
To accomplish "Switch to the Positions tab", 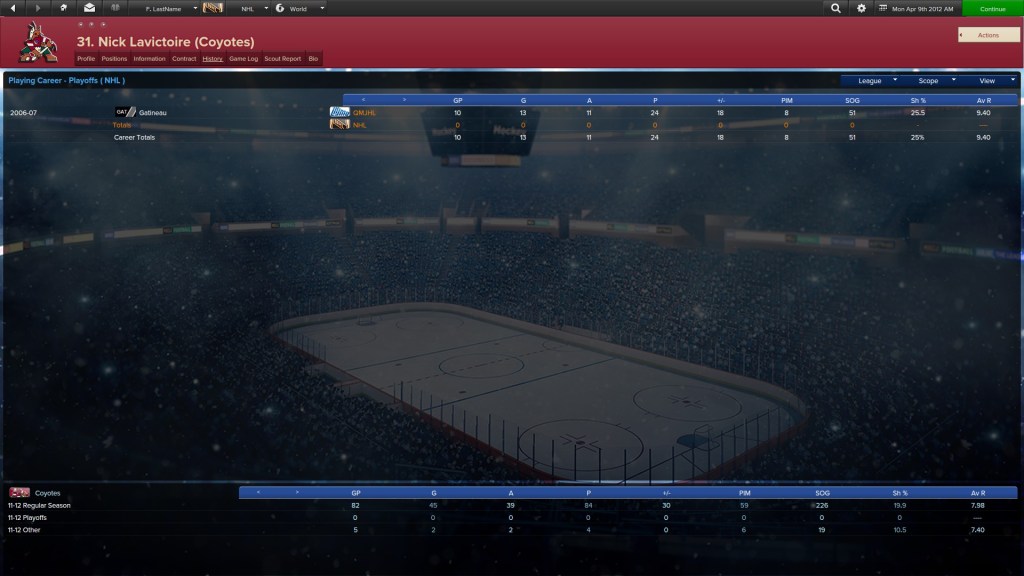I will pos(114,59).
